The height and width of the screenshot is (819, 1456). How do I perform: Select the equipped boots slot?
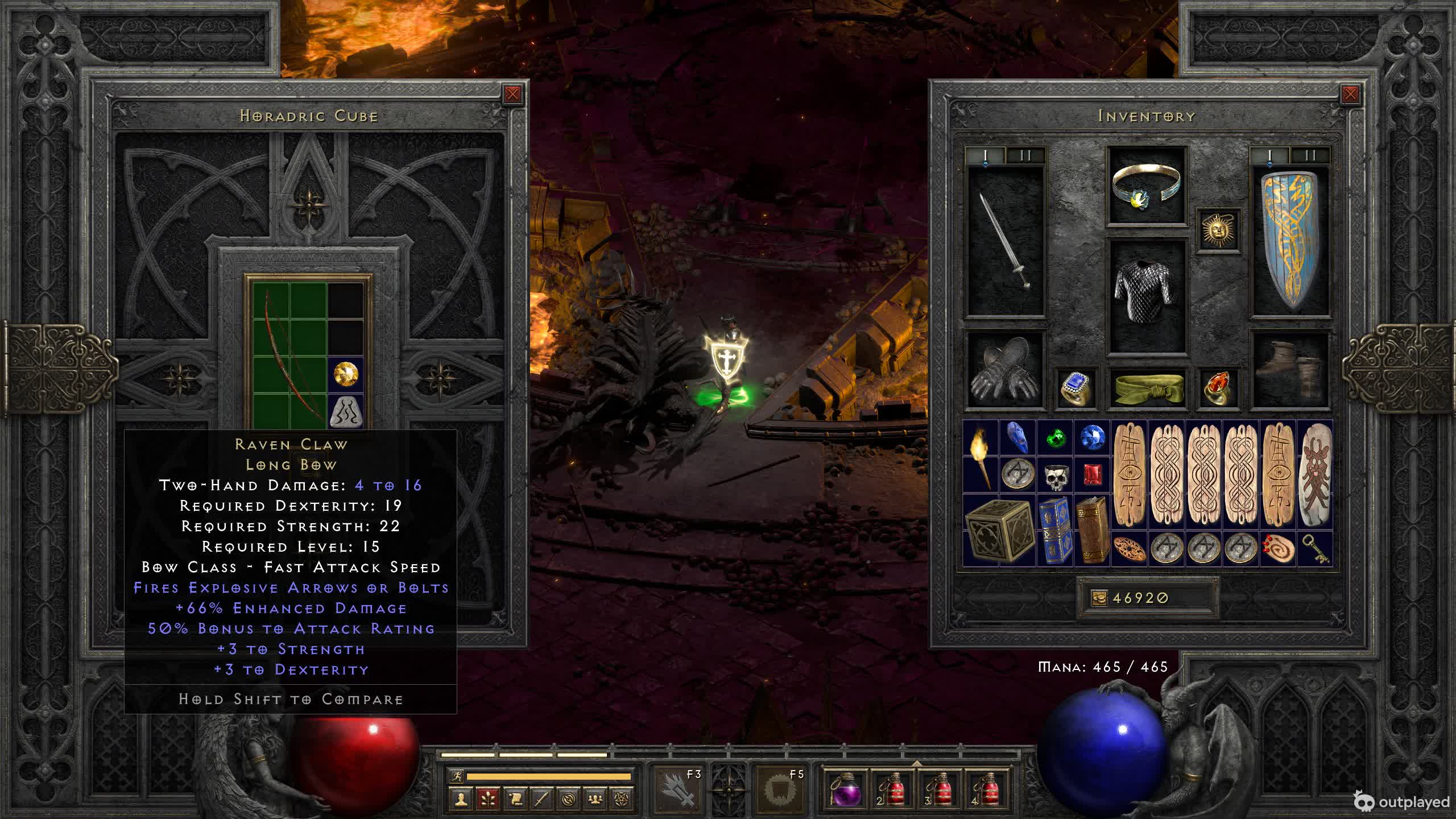1290,370
